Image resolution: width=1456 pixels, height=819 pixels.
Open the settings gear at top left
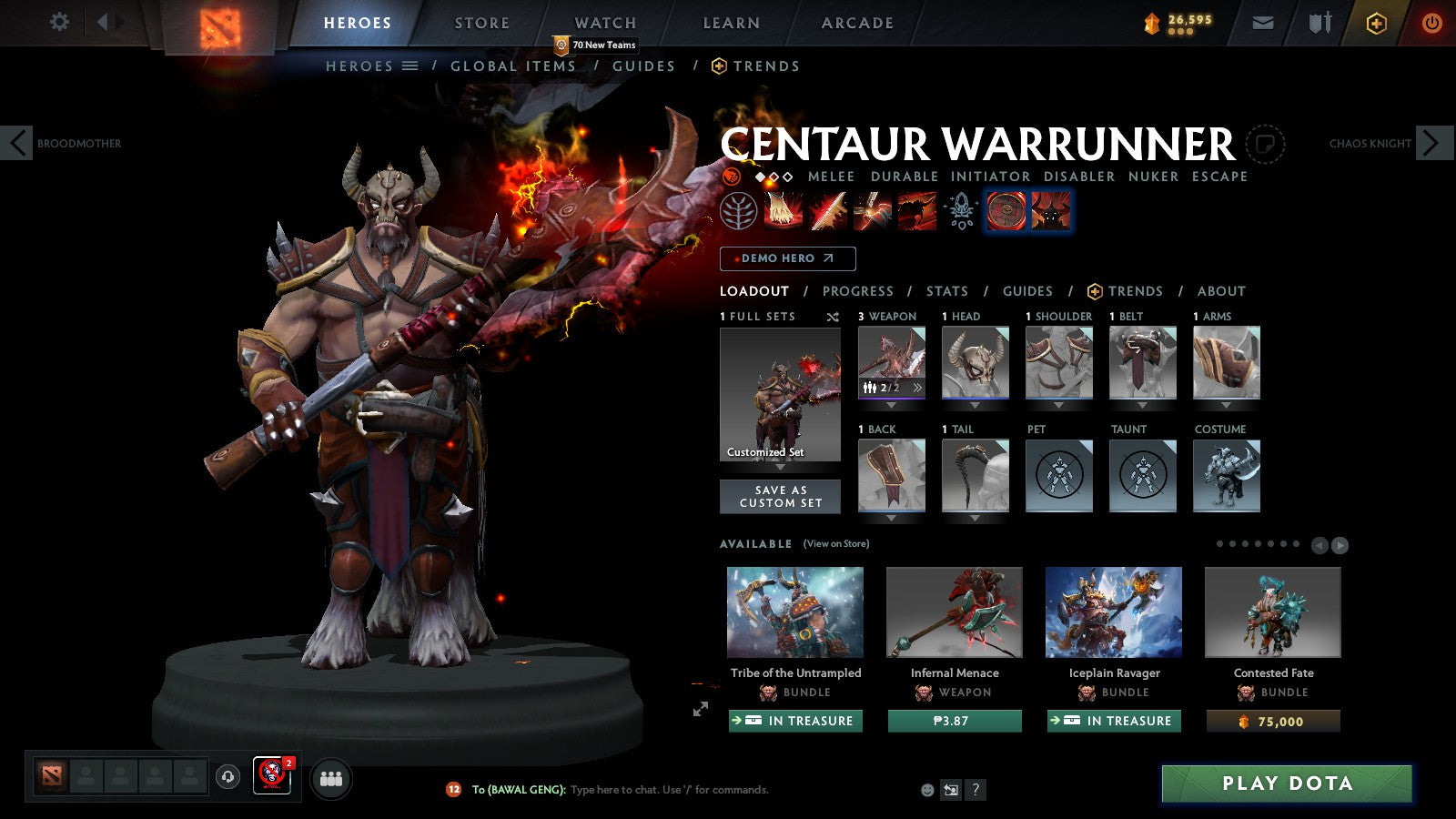coord(59,23)
